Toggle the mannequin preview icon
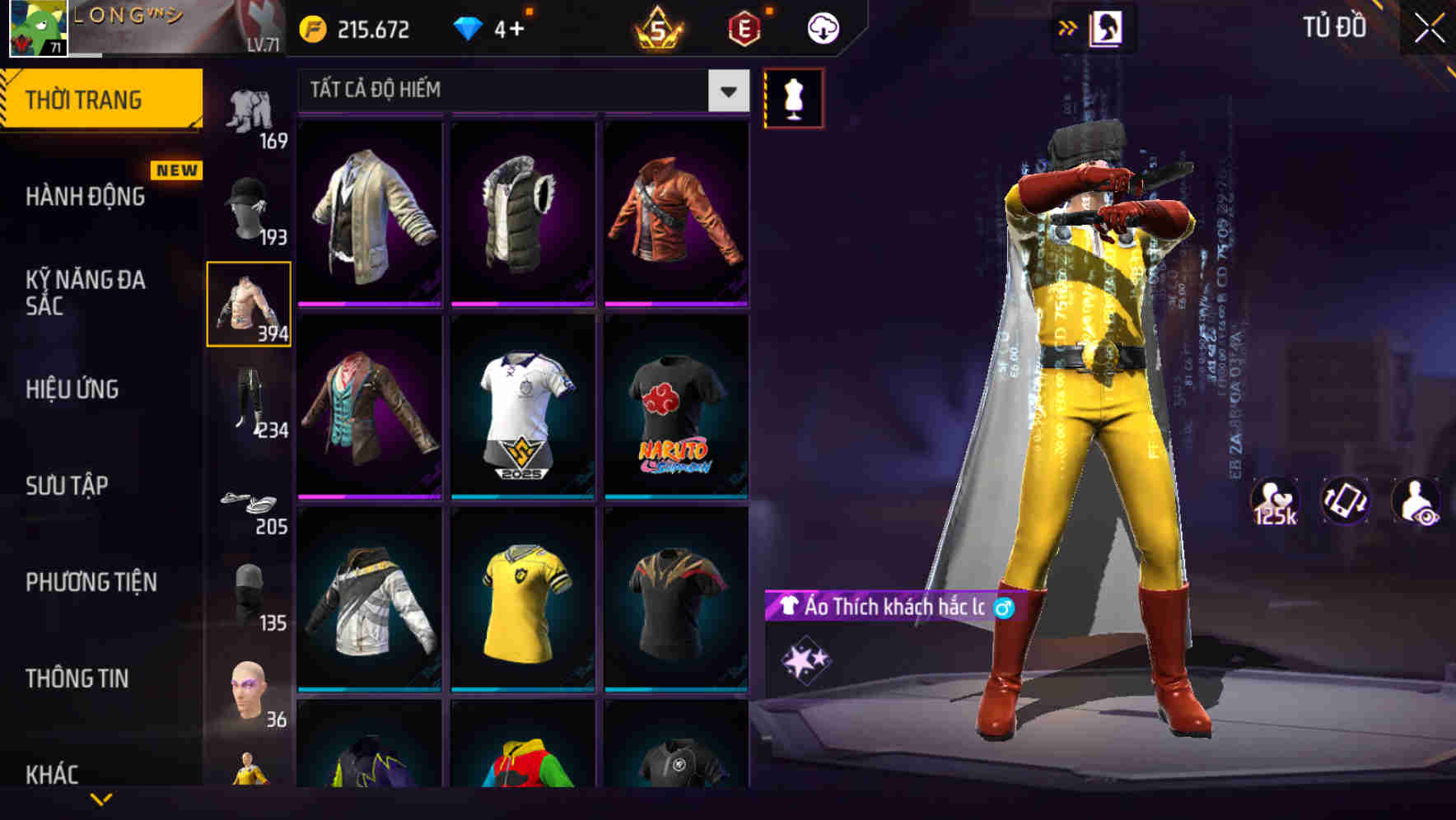This screenshot has height=820, width=1456. click(793, 97)
